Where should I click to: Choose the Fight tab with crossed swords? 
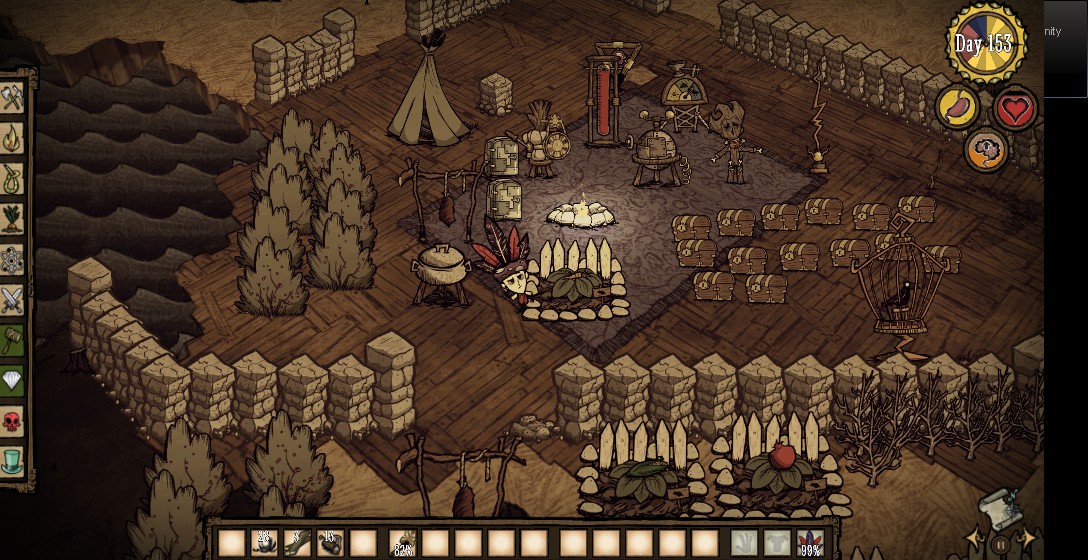click(13, 298)
